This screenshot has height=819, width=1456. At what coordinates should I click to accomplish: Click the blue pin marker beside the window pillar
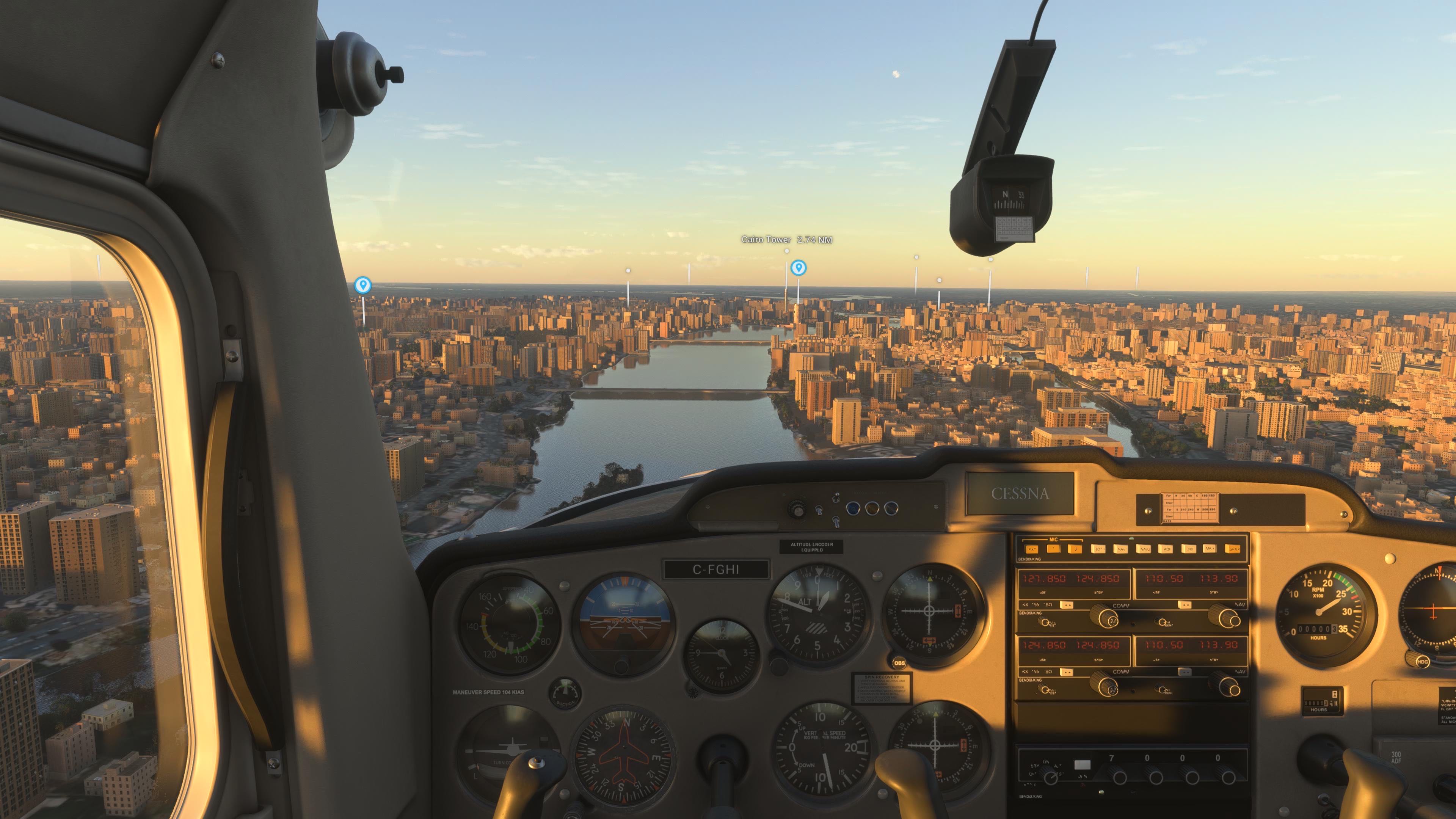tap(362, 285)
